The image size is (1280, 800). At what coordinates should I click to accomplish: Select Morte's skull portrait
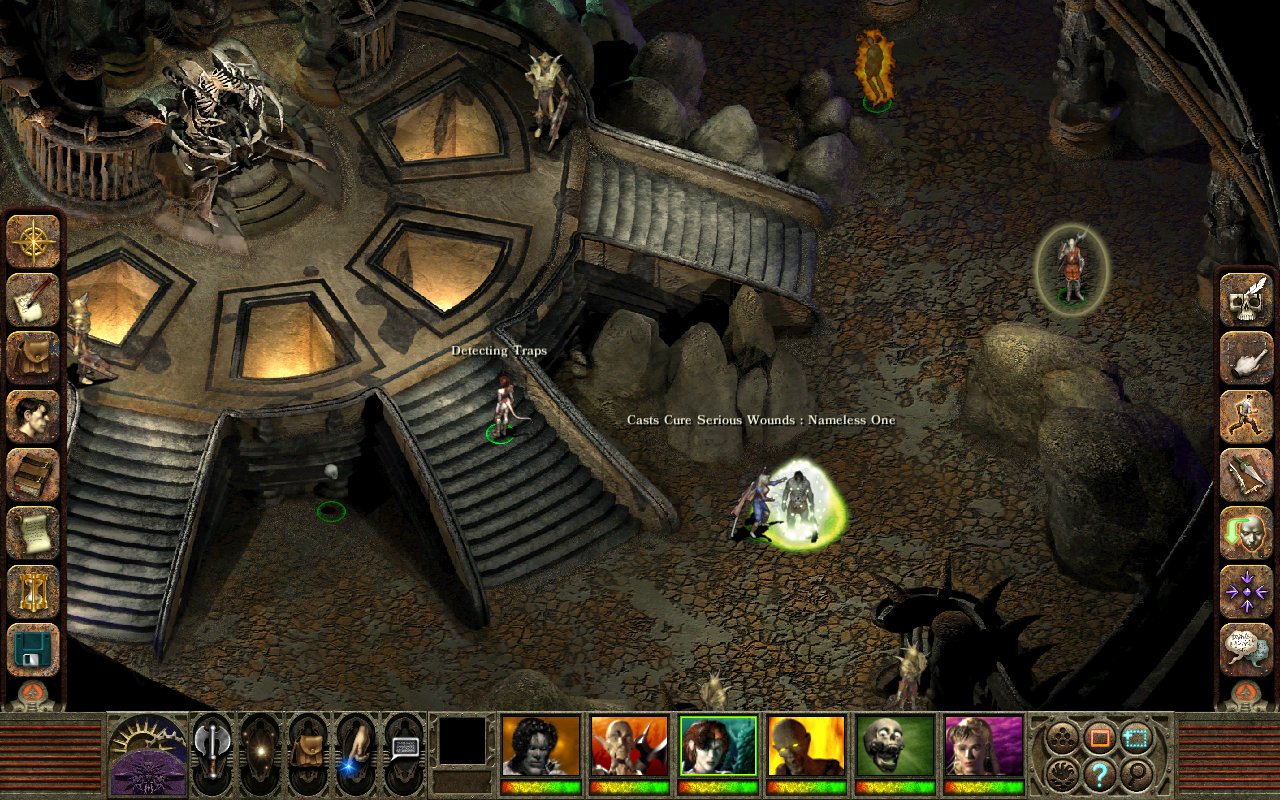click(x=894, y=745)
